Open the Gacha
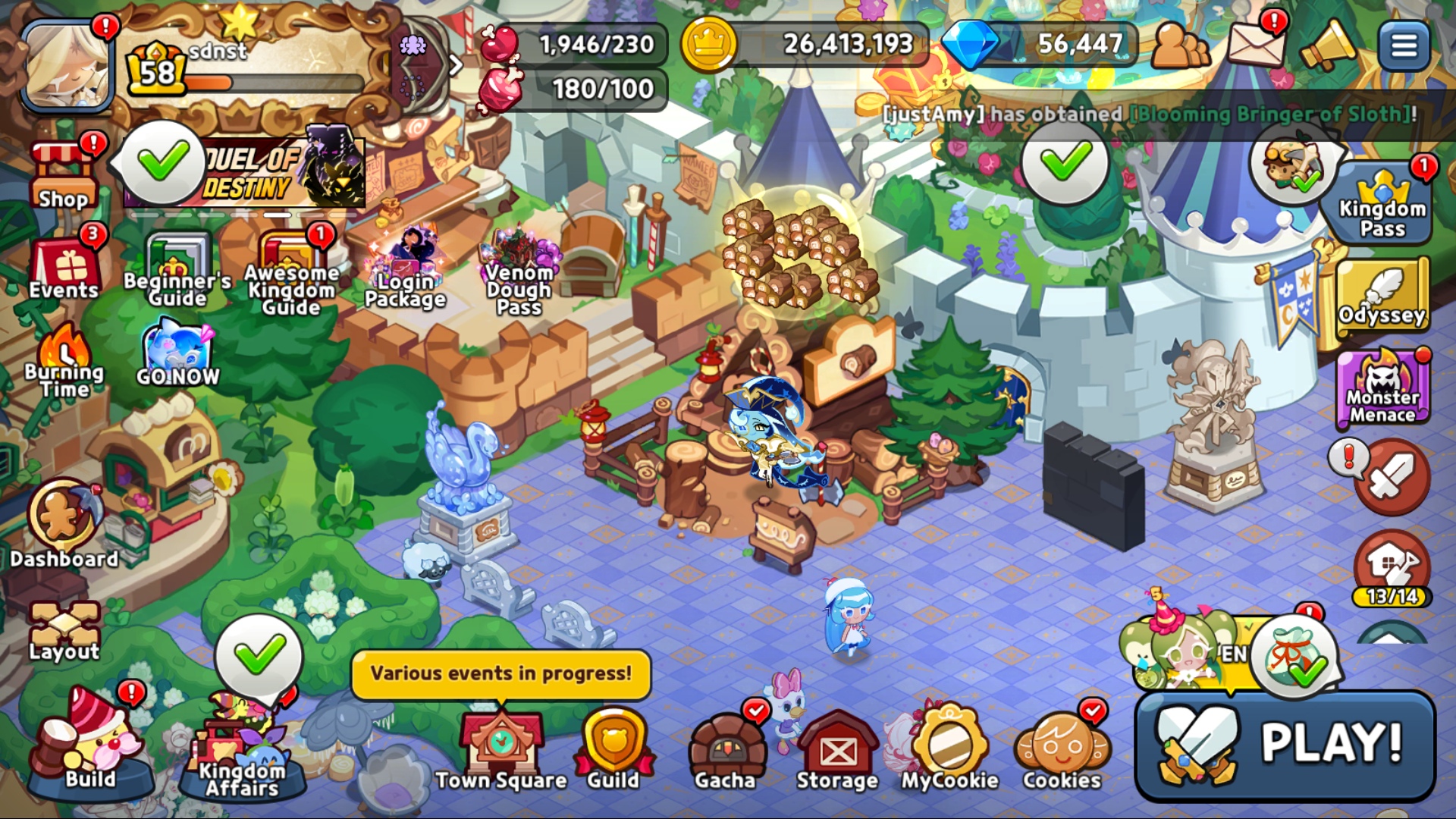 (726, 749)
